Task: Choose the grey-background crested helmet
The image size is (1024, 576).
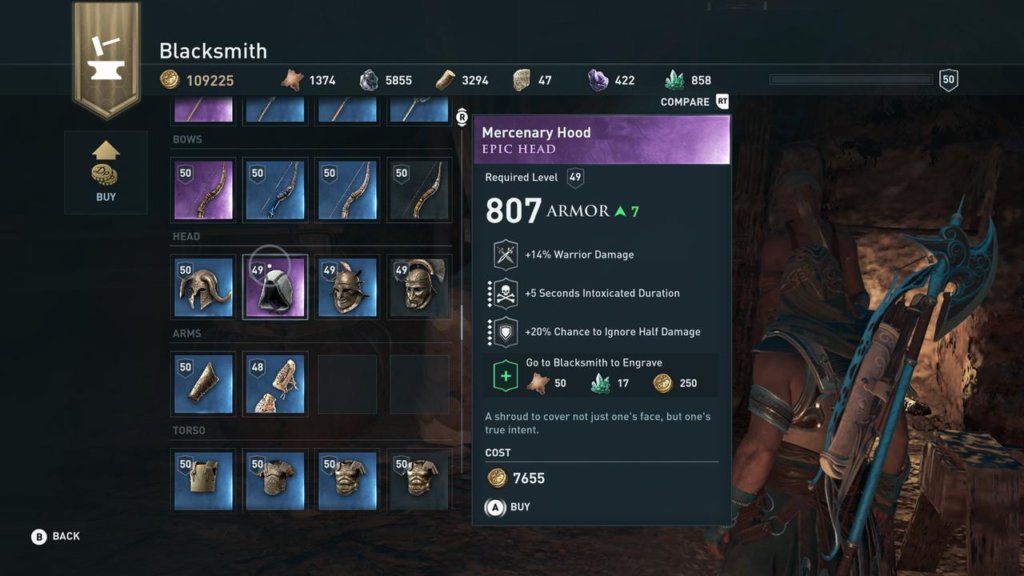Action: click(x=419, y=287)
